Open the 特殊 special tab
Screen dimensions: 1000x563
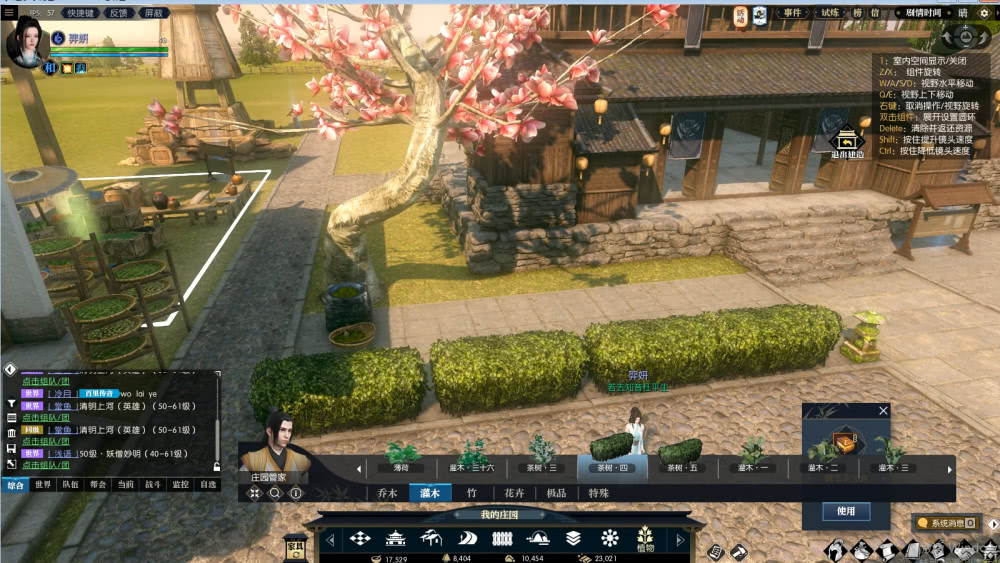(x=598, y=493)
